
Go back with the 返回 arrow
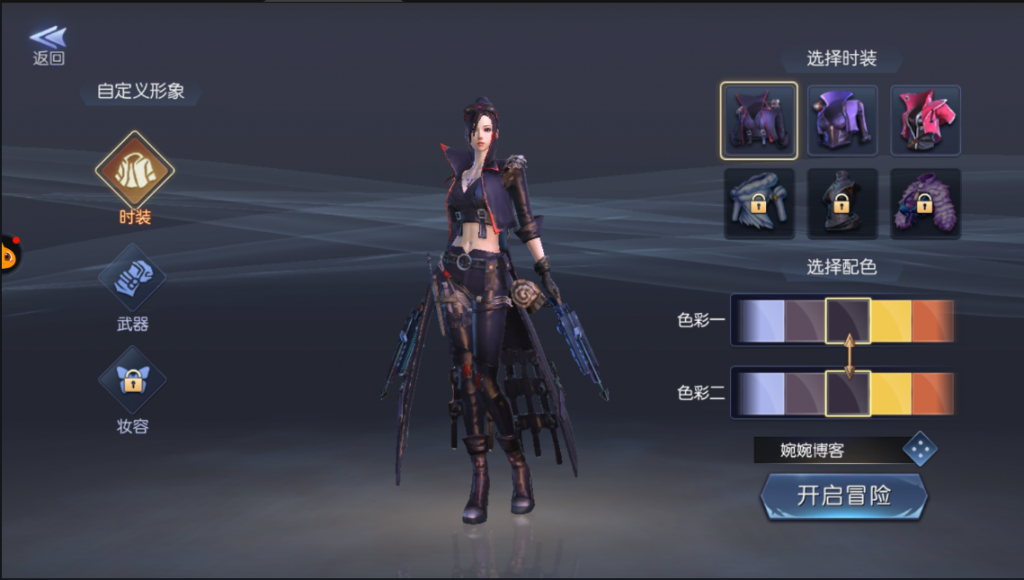[48, 44]
